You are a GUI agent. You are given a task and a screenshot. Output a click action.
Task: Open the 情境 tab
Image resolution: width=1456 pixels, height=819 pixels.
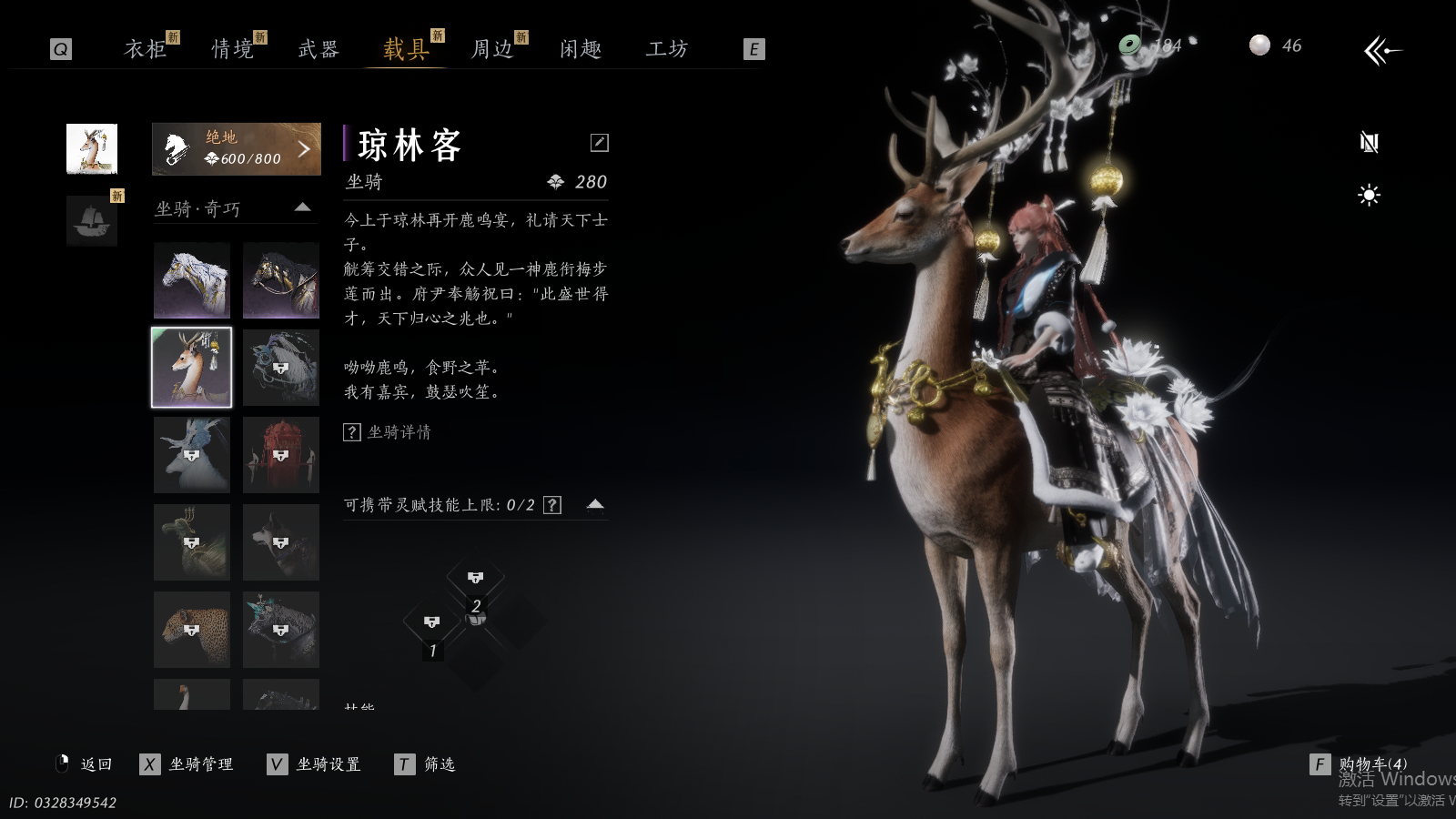(233, 49)
